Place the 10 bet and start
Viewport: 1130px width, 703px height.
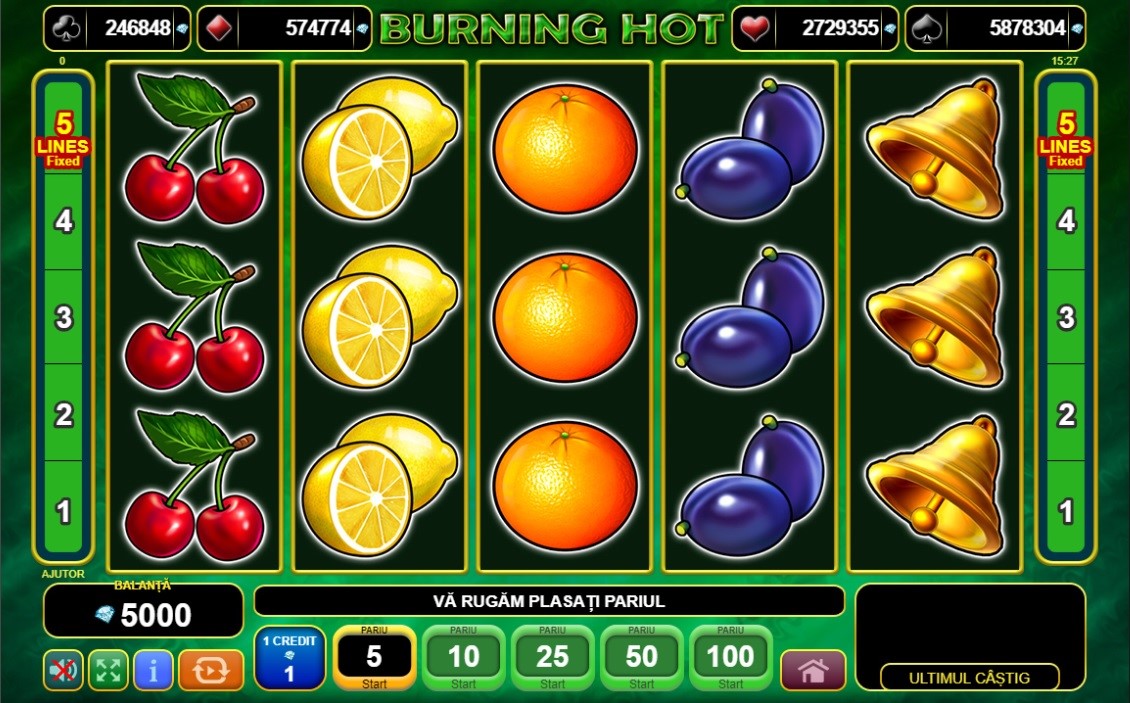click(x=463, y=657)
